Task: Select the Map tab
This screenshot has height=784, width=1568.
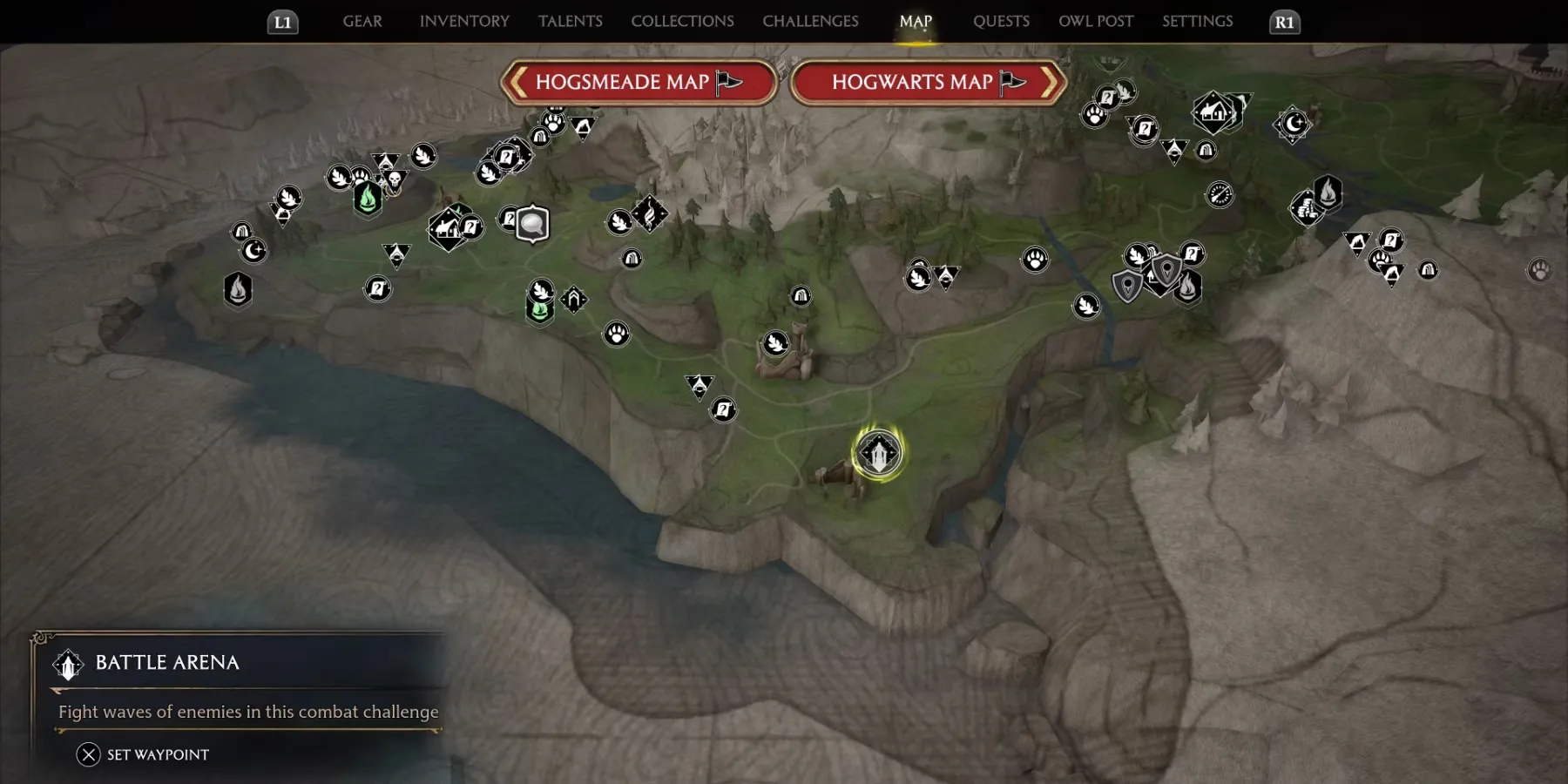Action: tap(916, 21)
